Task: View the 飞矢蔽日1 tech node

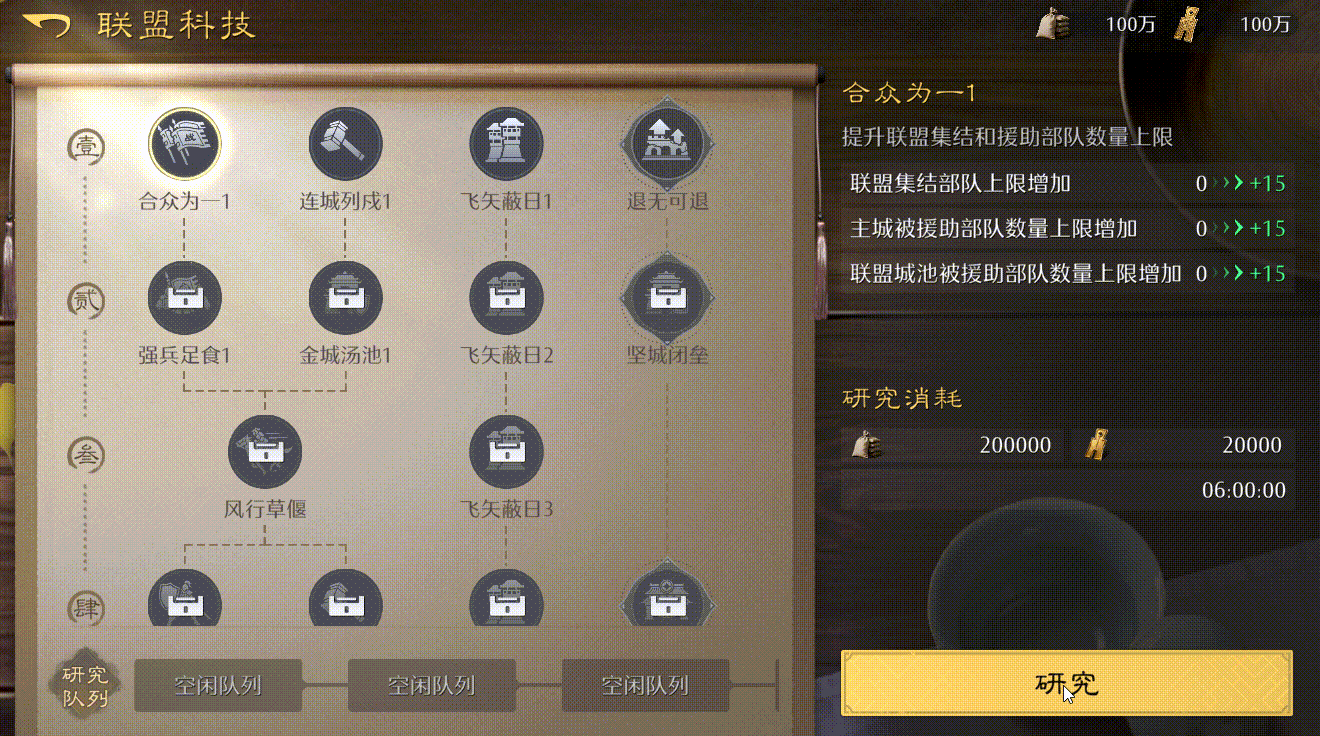Action: click(506, 143)
